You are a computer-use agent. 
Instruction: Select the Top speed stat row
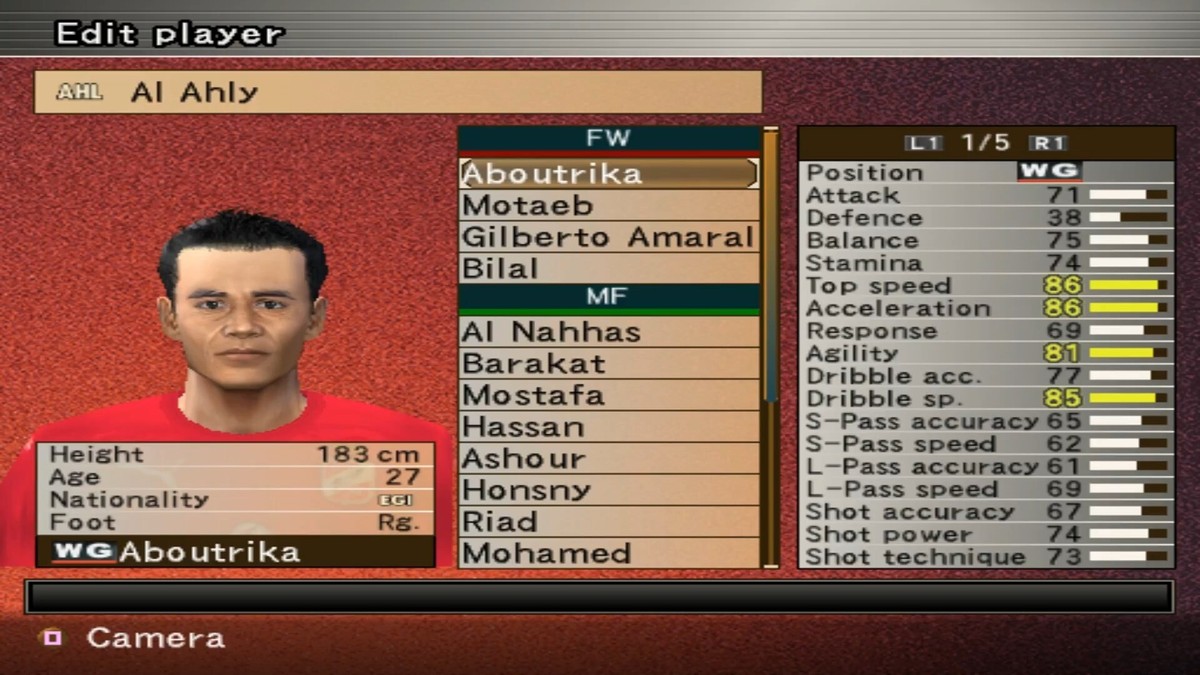tap(985, 286)
